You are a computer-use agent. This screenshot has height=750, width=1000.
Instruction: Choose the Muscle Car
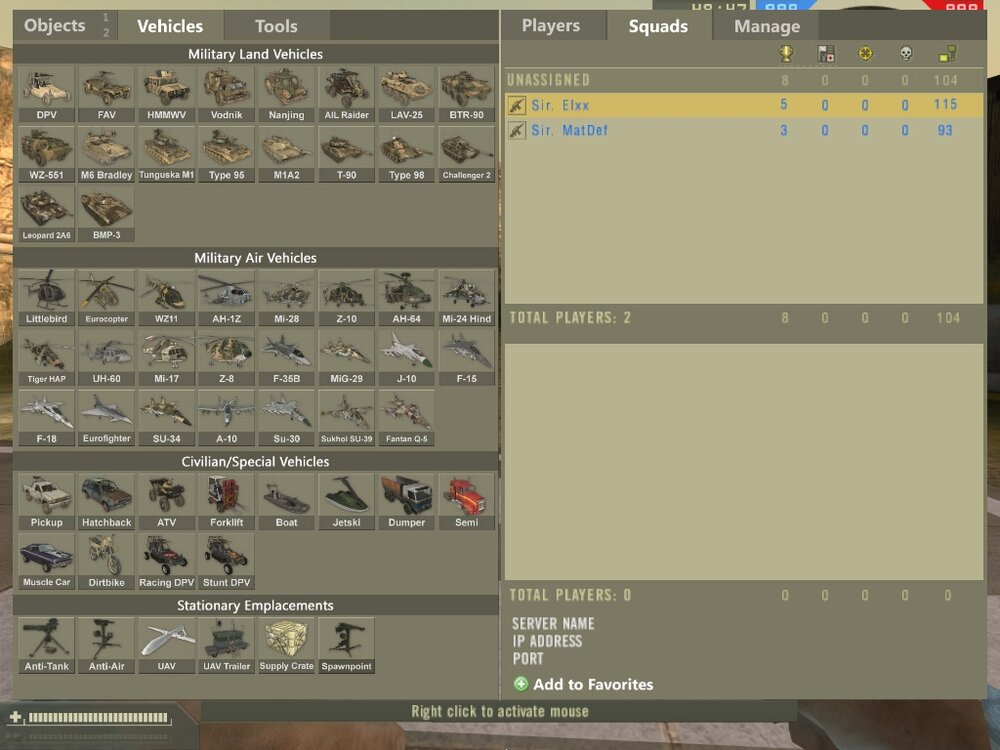click(x=46, y=562)
